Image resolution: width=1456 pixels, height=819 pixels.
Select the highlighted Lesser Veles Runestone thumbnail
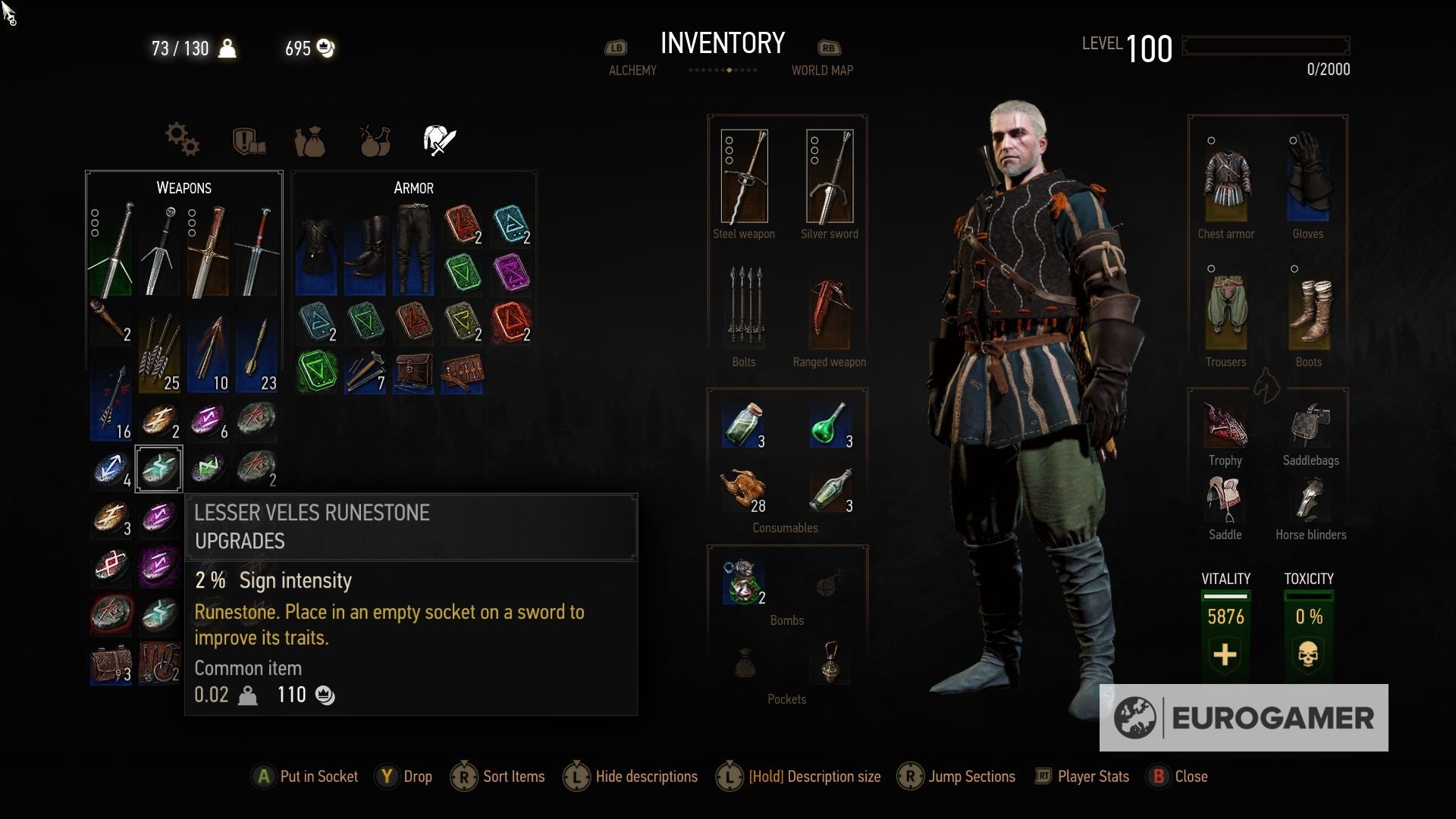158,469
